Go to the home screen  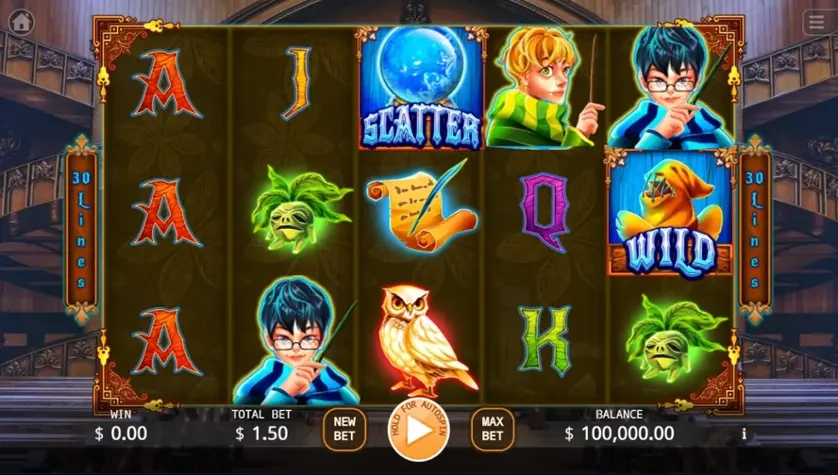21,21
